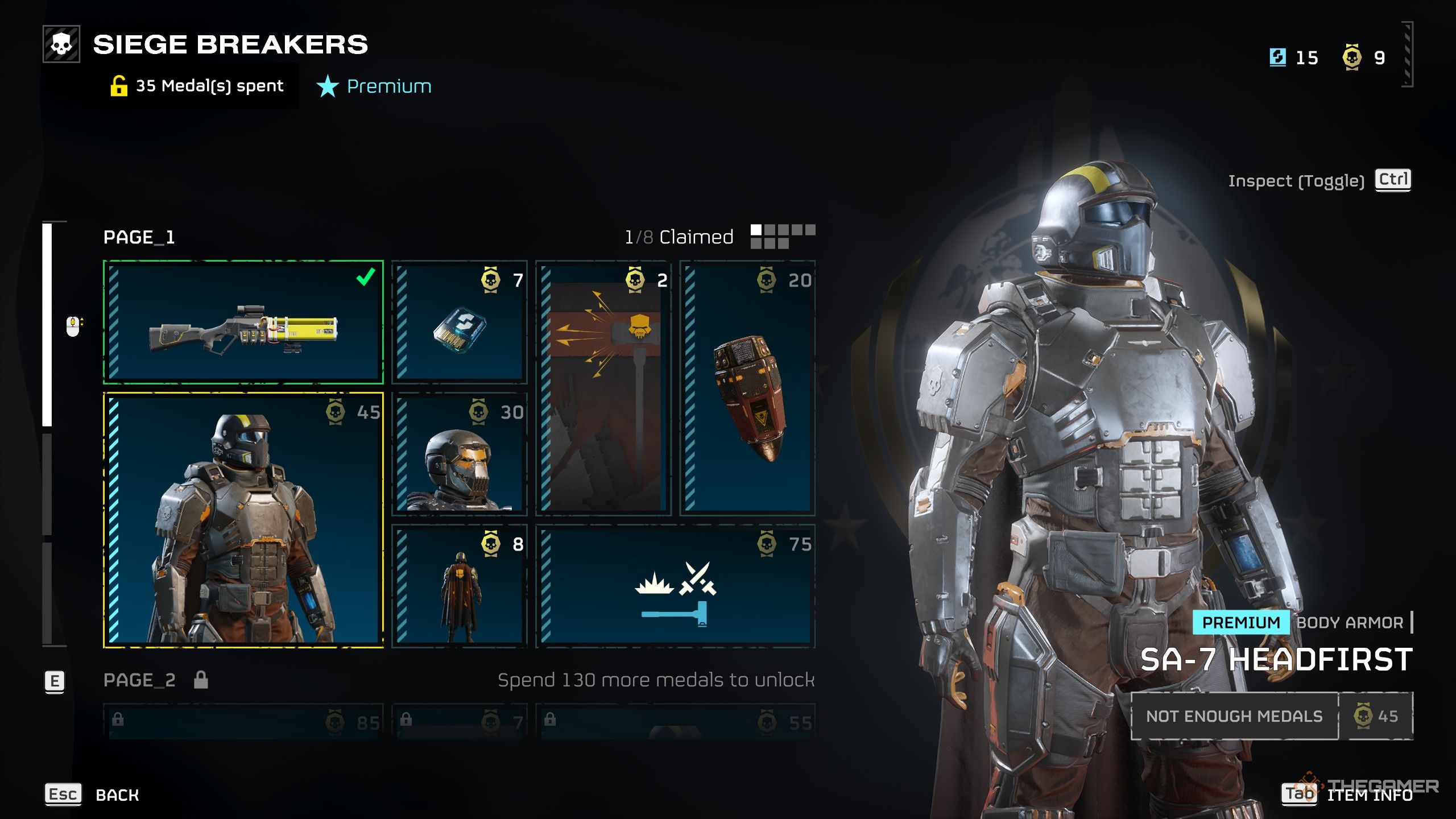This screenshot has height=819, width=1456.
Task: Go back using the Back button
Action: tap(117, 795)
